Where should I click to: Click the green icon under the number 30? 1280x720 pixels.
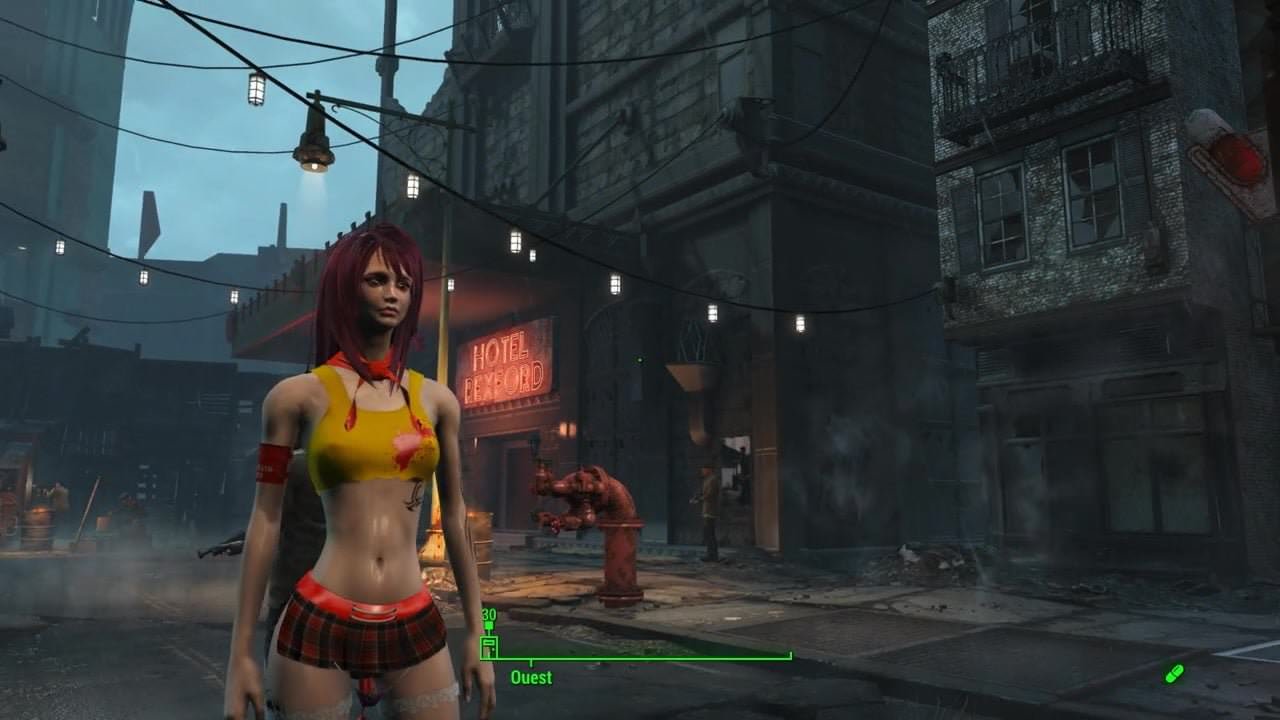pos(489,646)
